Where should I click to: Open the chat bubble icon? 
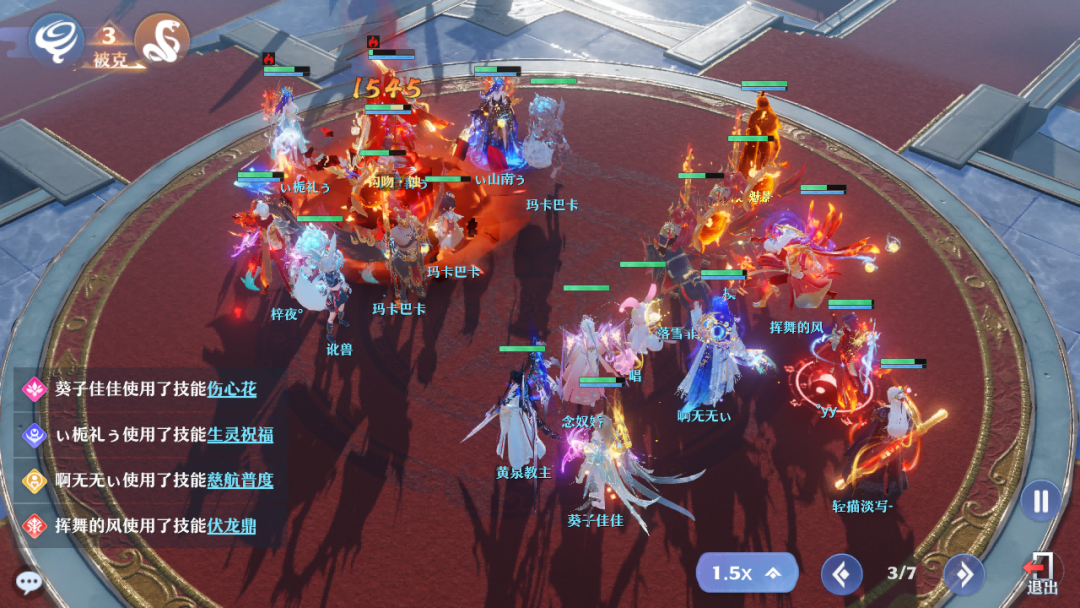coord(28,581)
